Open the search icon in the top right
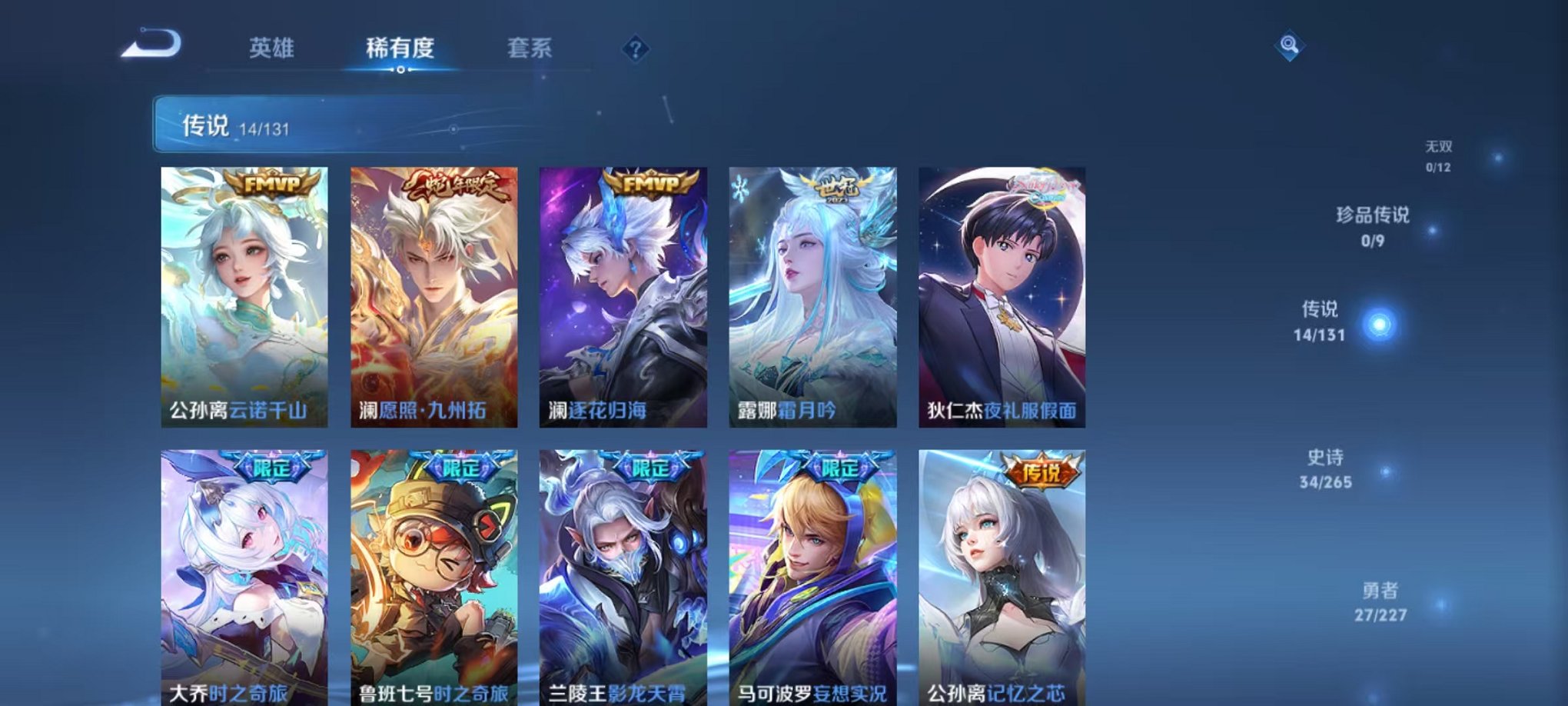The height and width of the screenshot is (706, 1568). (1291, 45)
